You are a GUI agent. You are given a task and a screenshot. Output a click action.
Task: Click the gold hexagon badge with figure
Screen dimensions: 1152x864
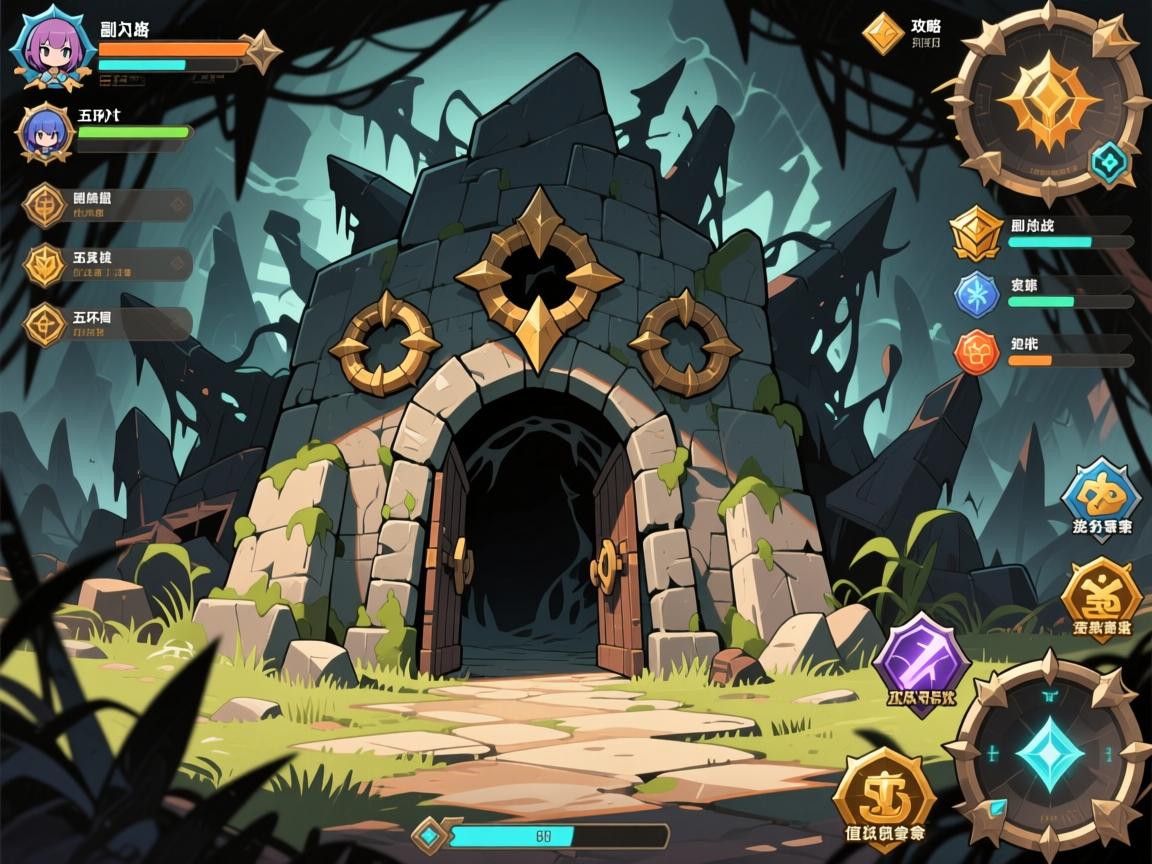point(1101,595)
